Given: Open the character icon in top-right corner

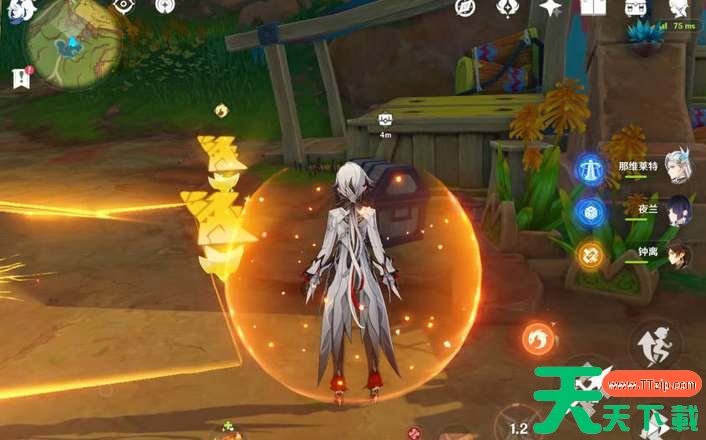Looking at the screenshot, I should (680, 8).
